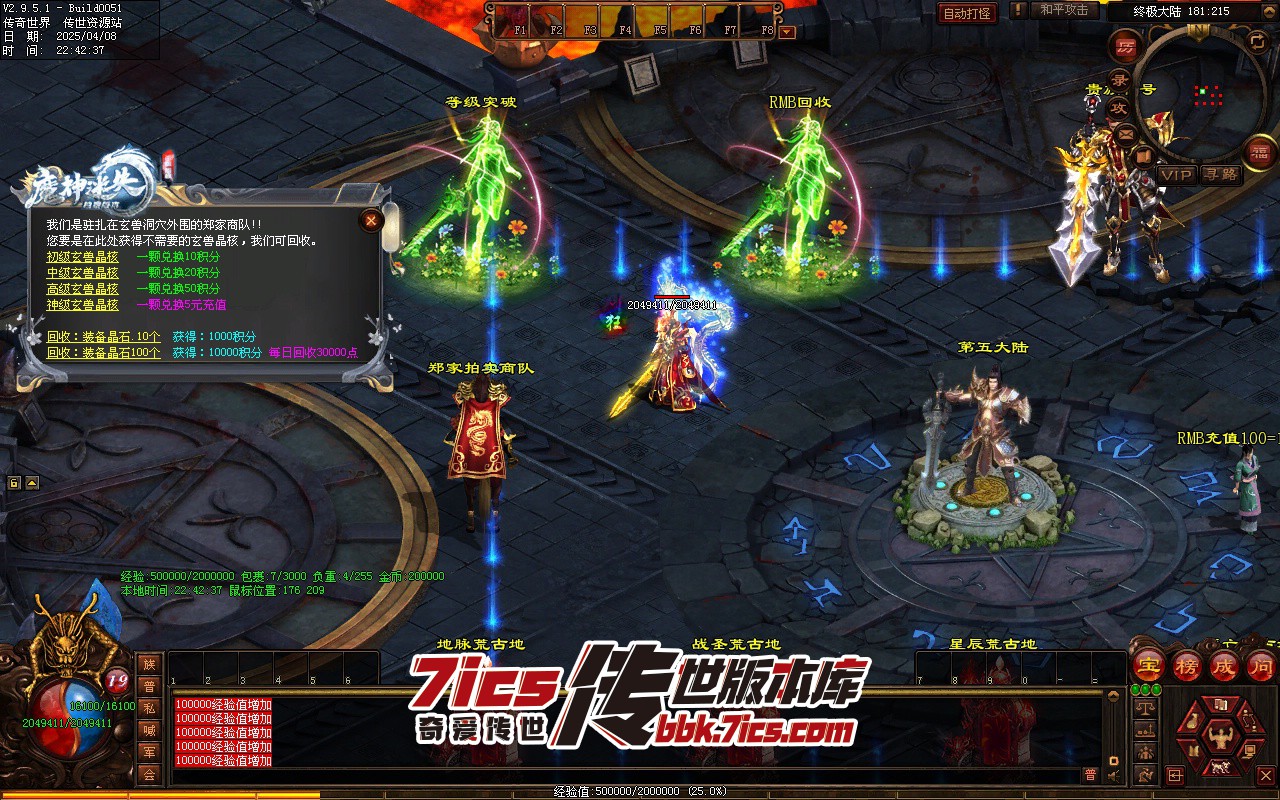The width and height of the screenshot is (1280, 800).
Task: Click the 高级玄兽晶核 exchange link
Action: 82,289
